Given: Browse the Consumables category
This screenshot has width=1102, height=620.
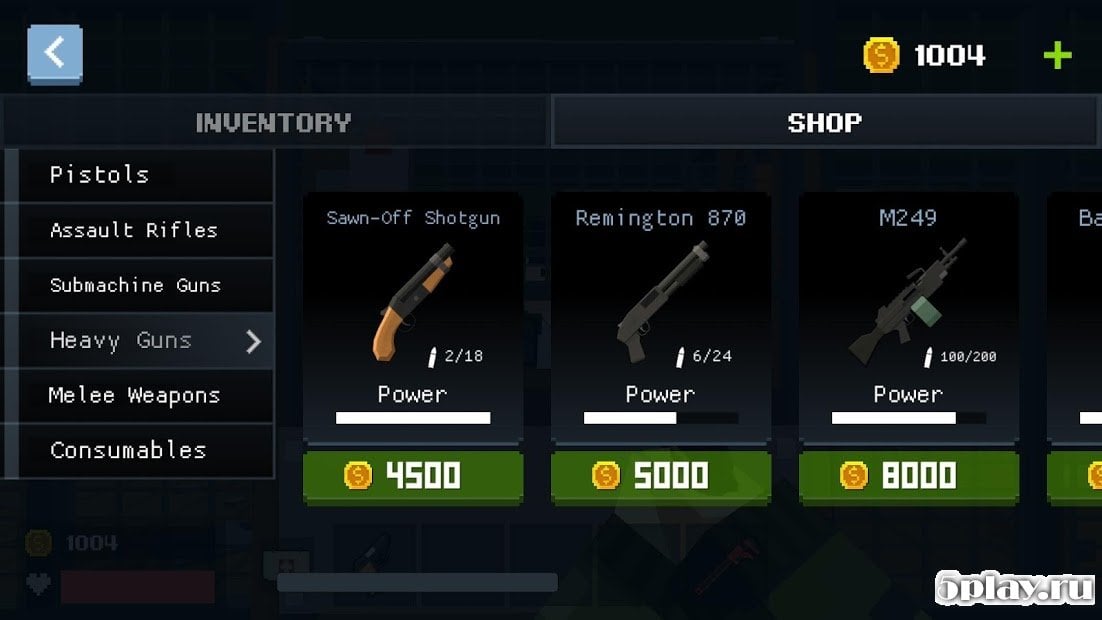Looking at the screenshot, I should point(140,450).
